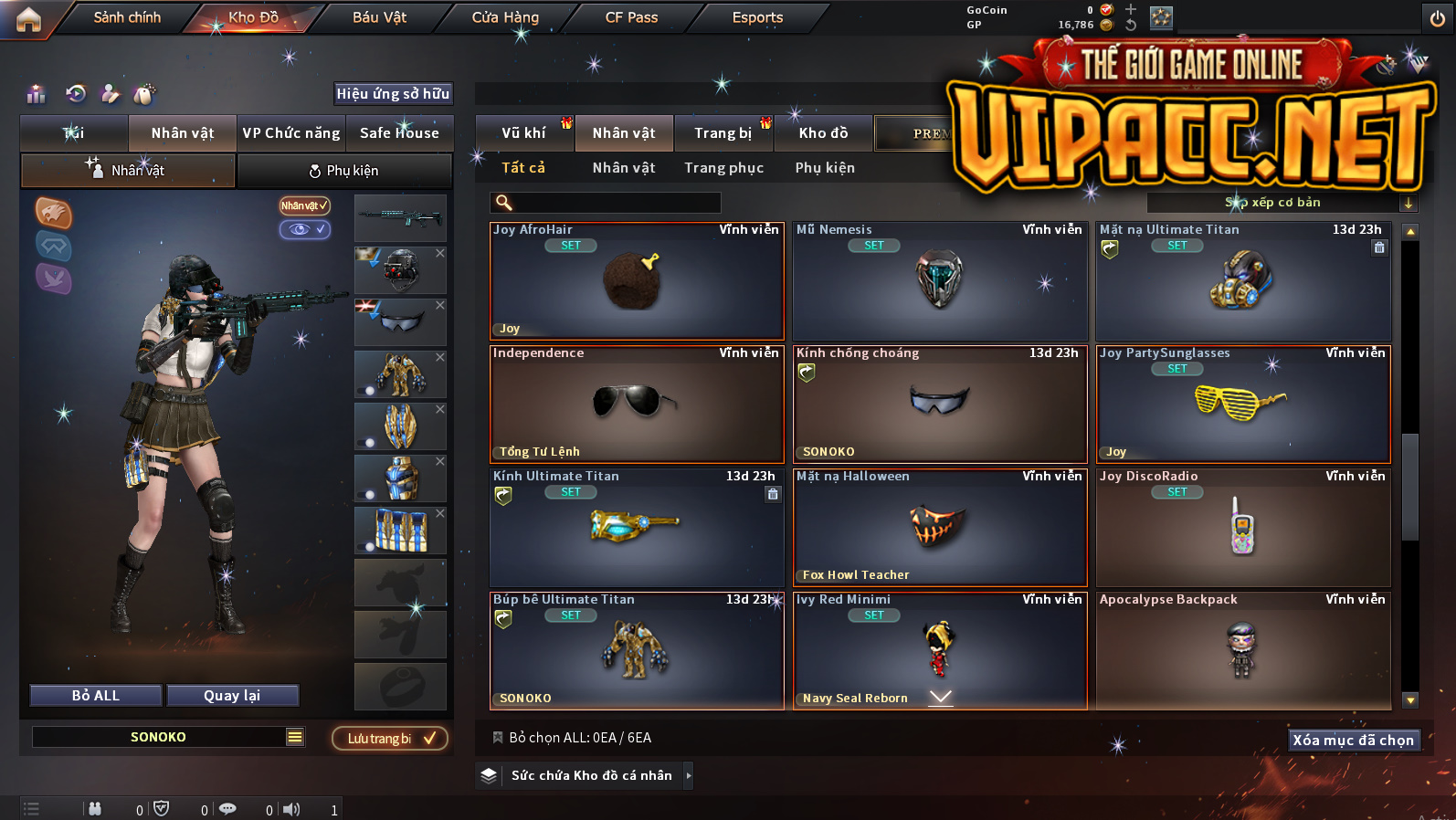Select the Phụ kiện sub-tab
Image resolution: width=1456 pixels, height=820 pixels.
(x=825, y=168)
